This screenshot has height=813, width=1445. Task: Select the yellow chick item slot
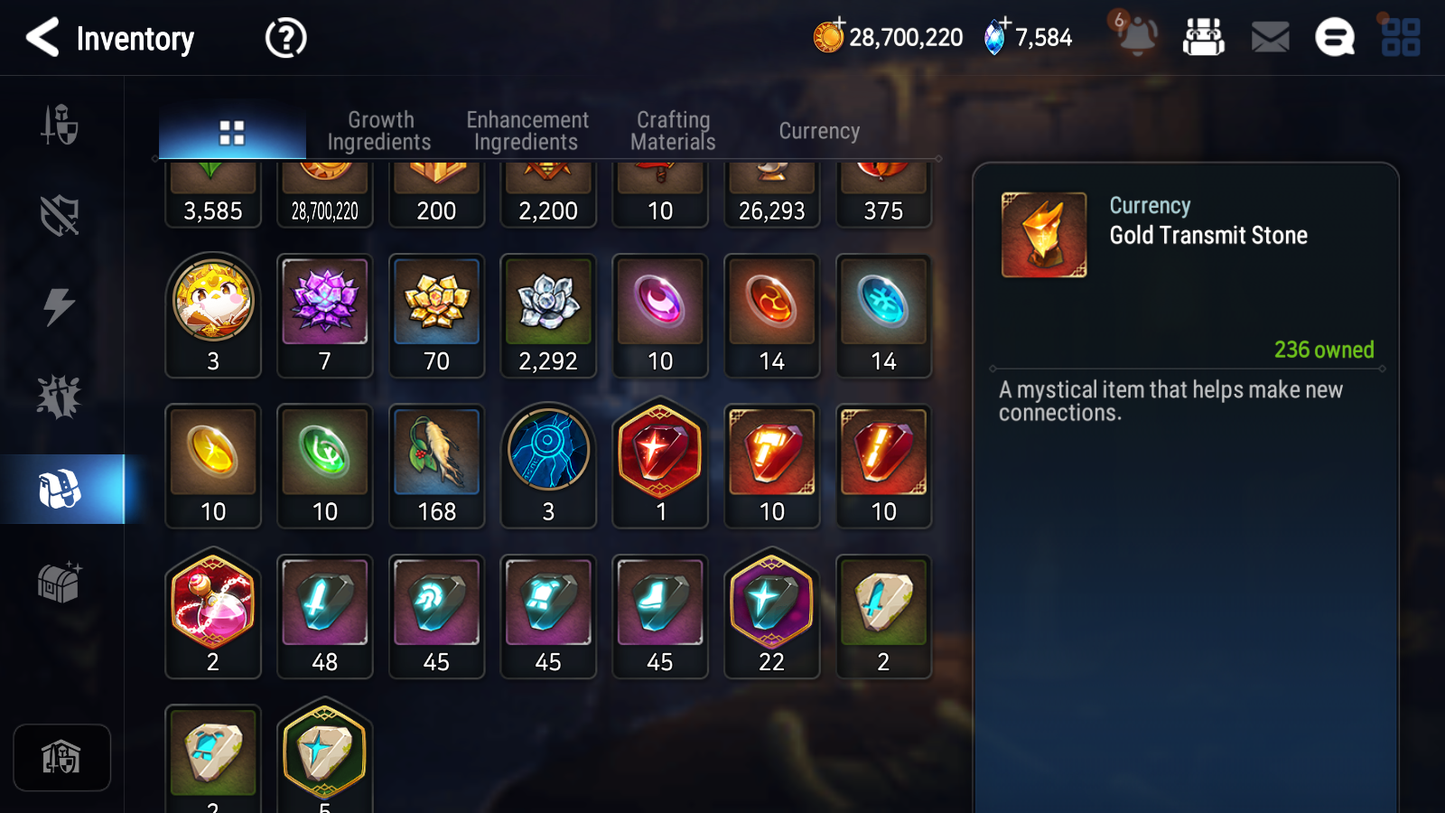pyautogui.click(x=213, y=314)
